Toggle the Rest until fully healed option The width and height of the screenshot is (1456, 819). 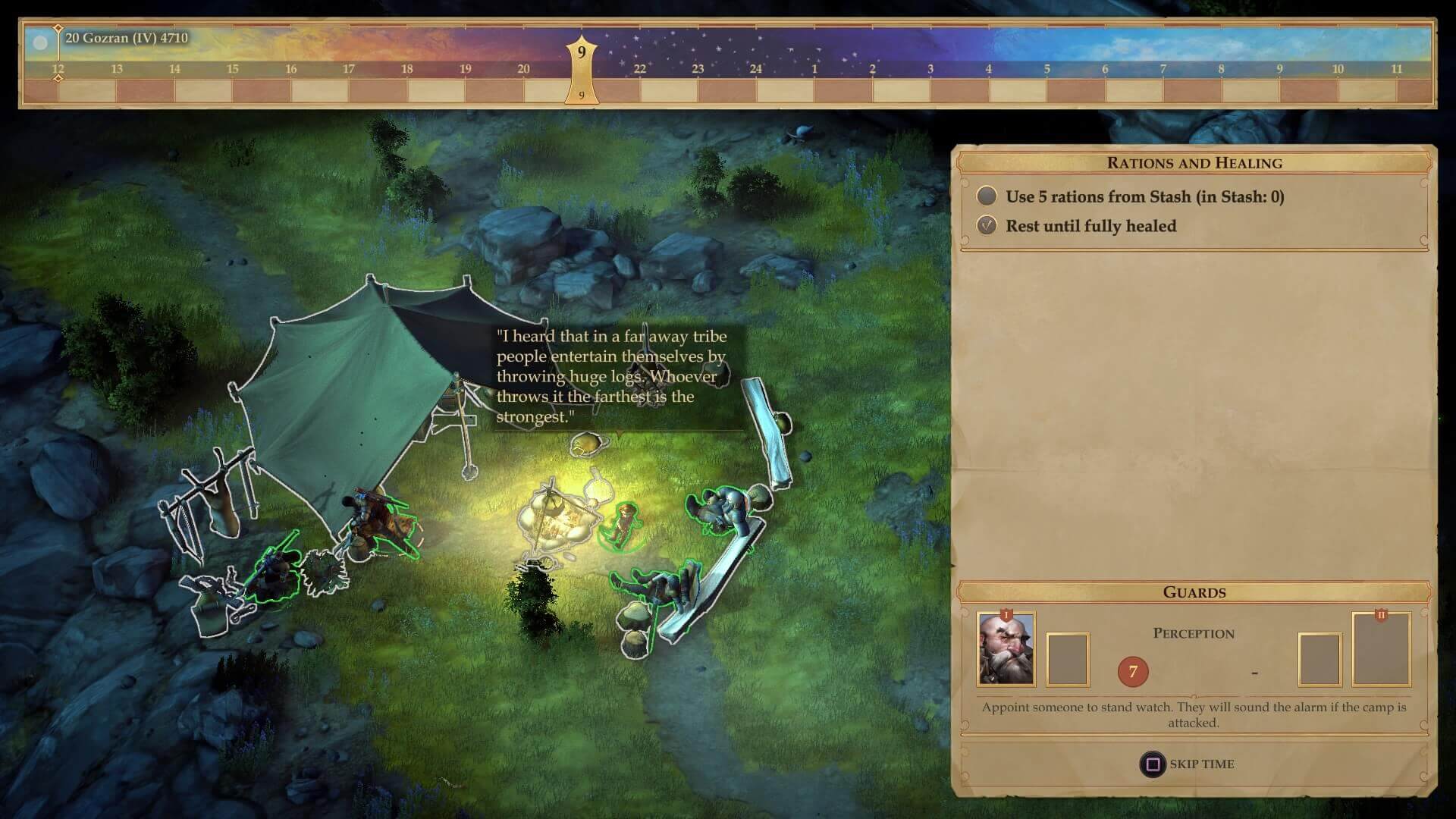click(987, 226)
